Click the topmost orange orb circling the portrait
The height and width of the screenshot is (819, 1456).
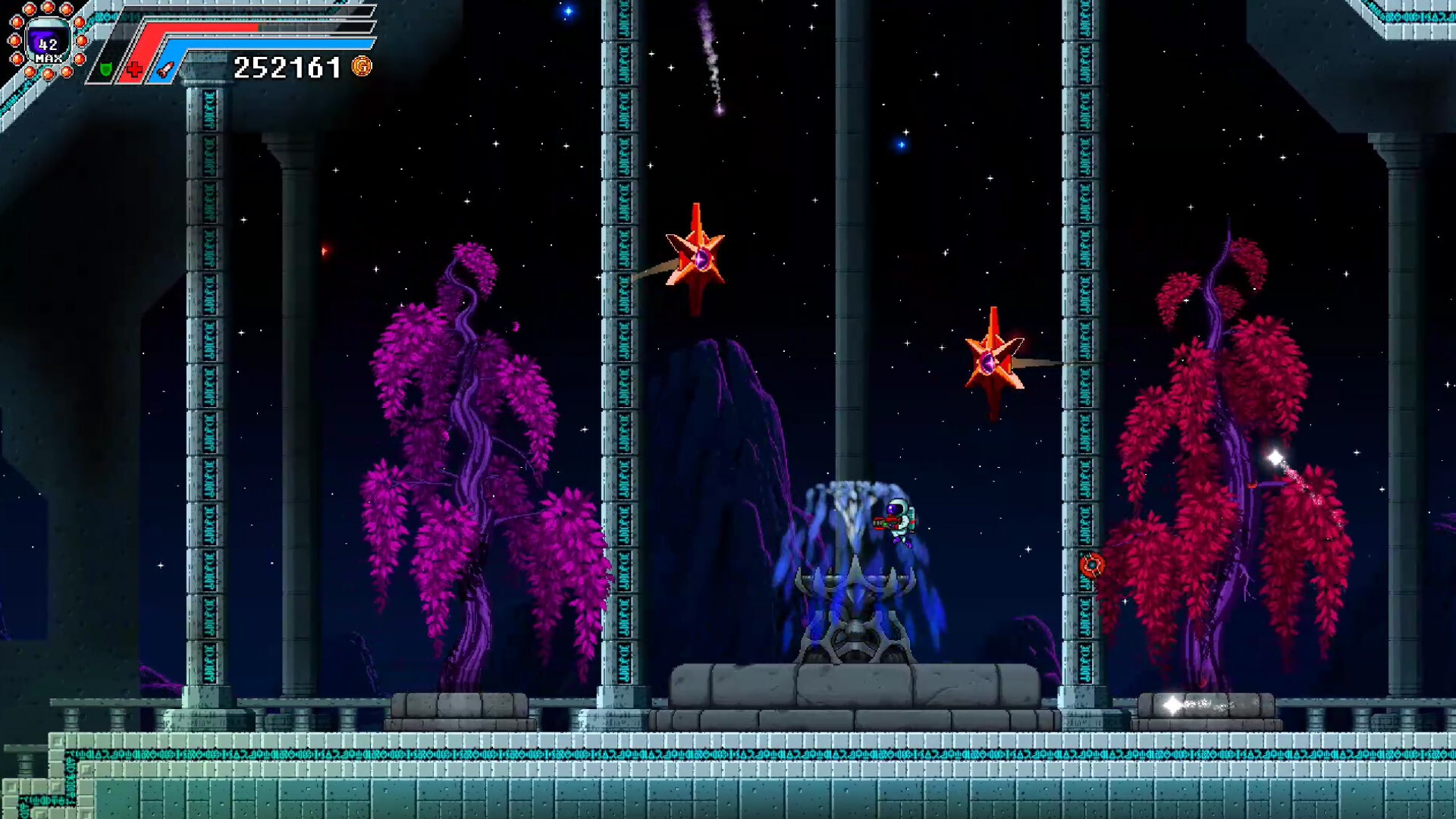pos(48,9)
